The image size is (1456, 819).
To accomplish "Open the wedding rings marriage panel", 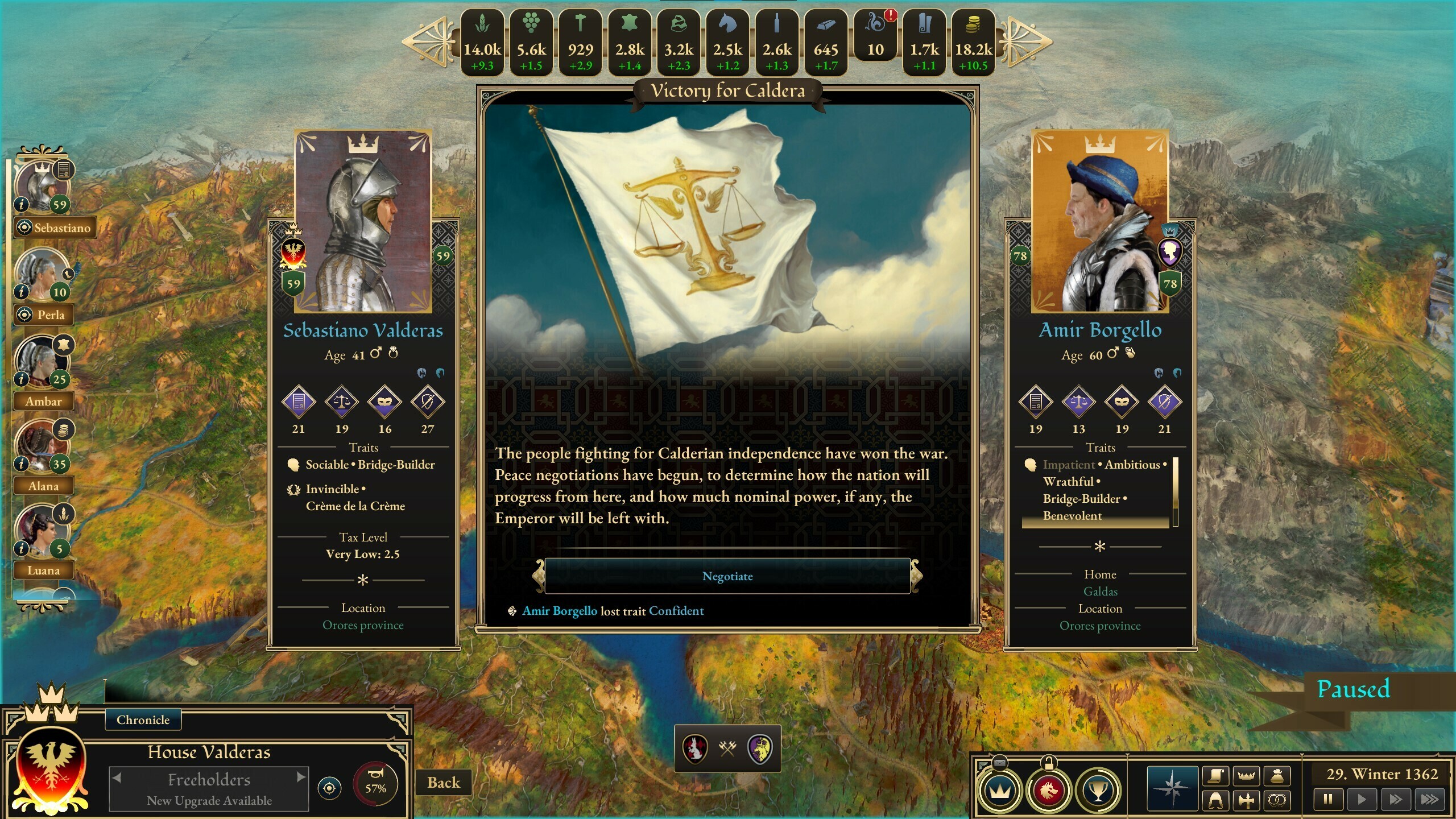I will point(1277,801).
